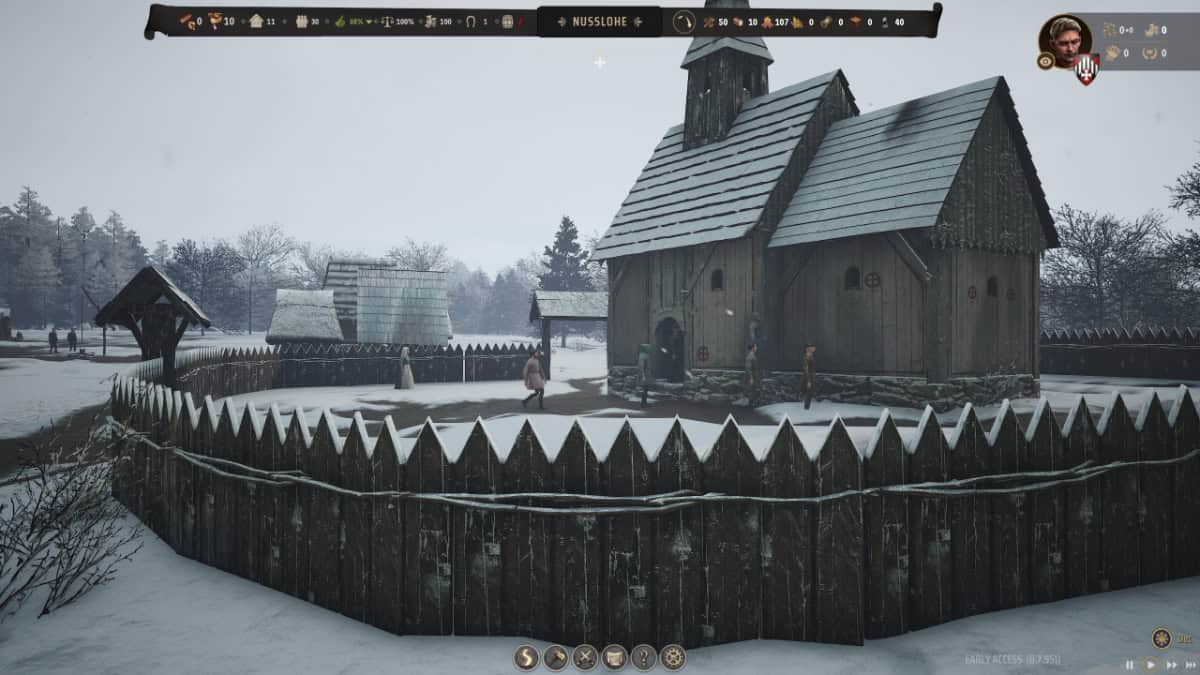1200x675 pixels.
Task: Set game speed to normal play
Action: pyautogui.click(x=1150, y=664)
